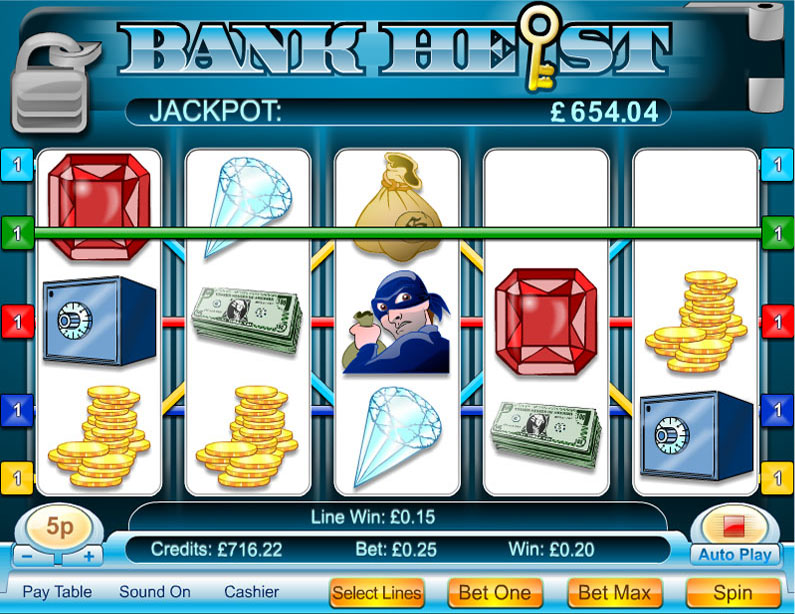Choose Bet One
Image resolution: width=795 pixels, height=614 pixels.
click(495, 592)
